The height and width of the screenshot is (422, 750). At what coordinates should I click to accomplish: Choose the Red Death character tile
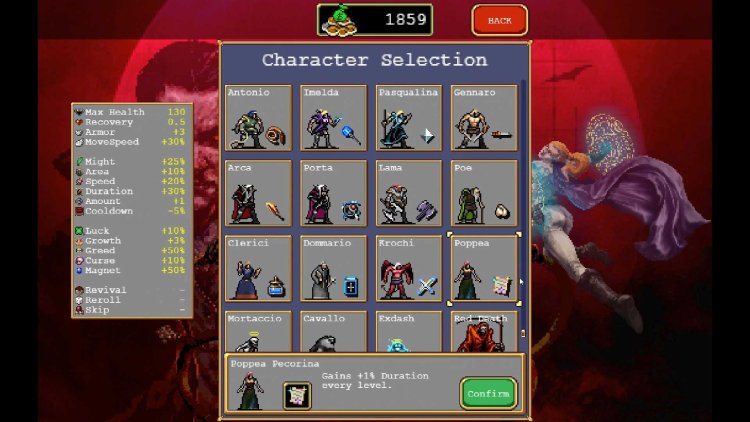(x=484, y=332)
